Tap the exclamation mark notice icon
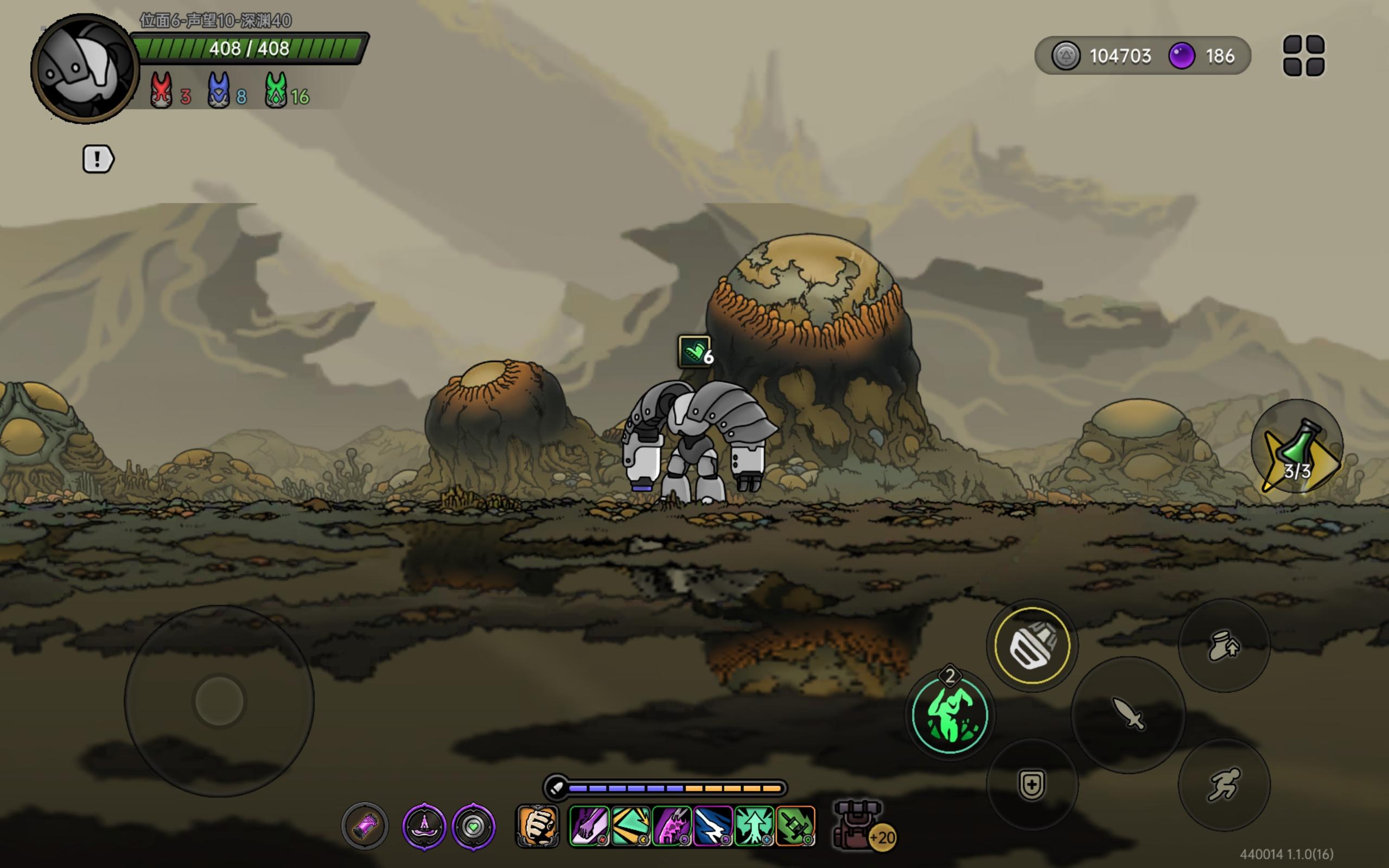 tap(98, 159)
